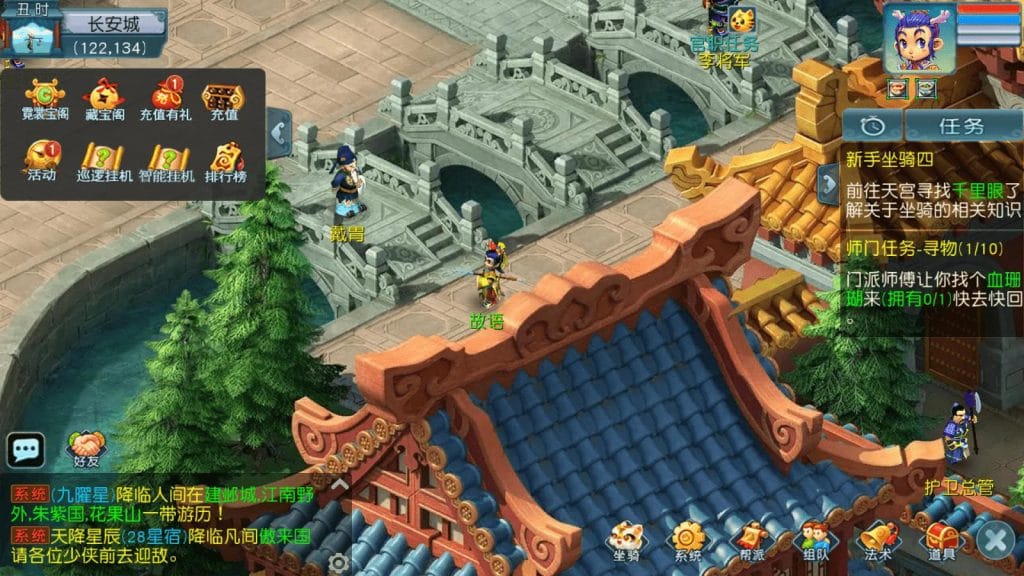Screen dimensions: 1024x576
Task: Open the player character portrait
Action: (x=918, y=38)
